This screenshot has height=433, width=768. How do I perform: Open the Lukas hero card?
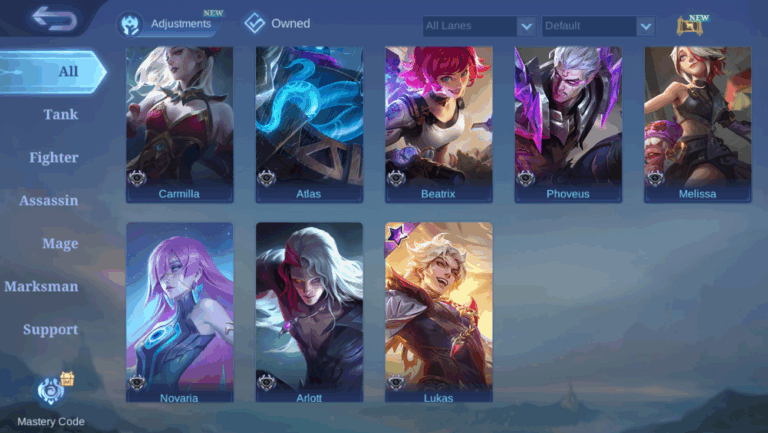[438, 312]
